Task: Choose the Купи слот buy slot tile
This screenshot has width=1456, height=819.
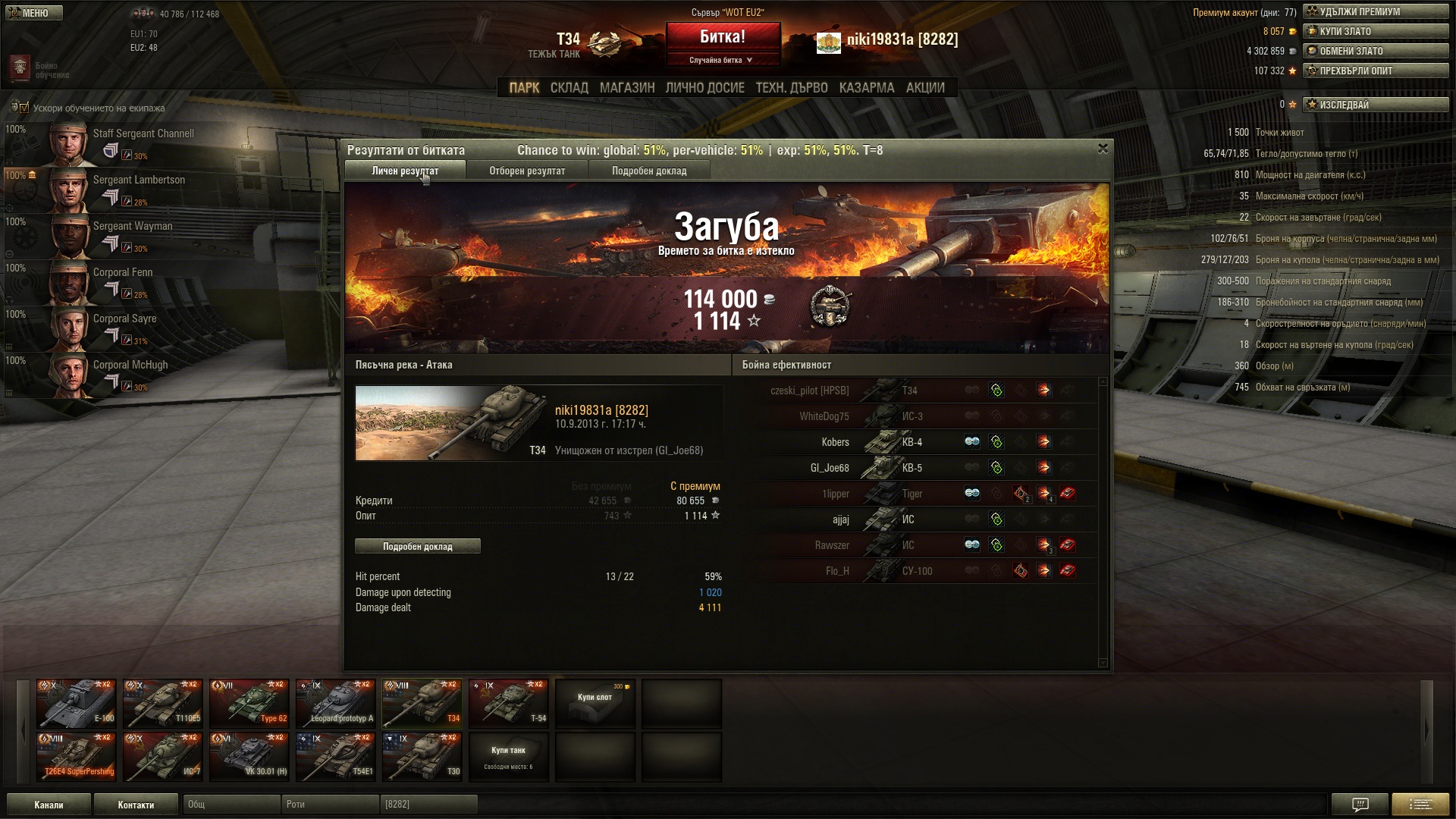Action: pyautogui.click(x=595, y=704)
